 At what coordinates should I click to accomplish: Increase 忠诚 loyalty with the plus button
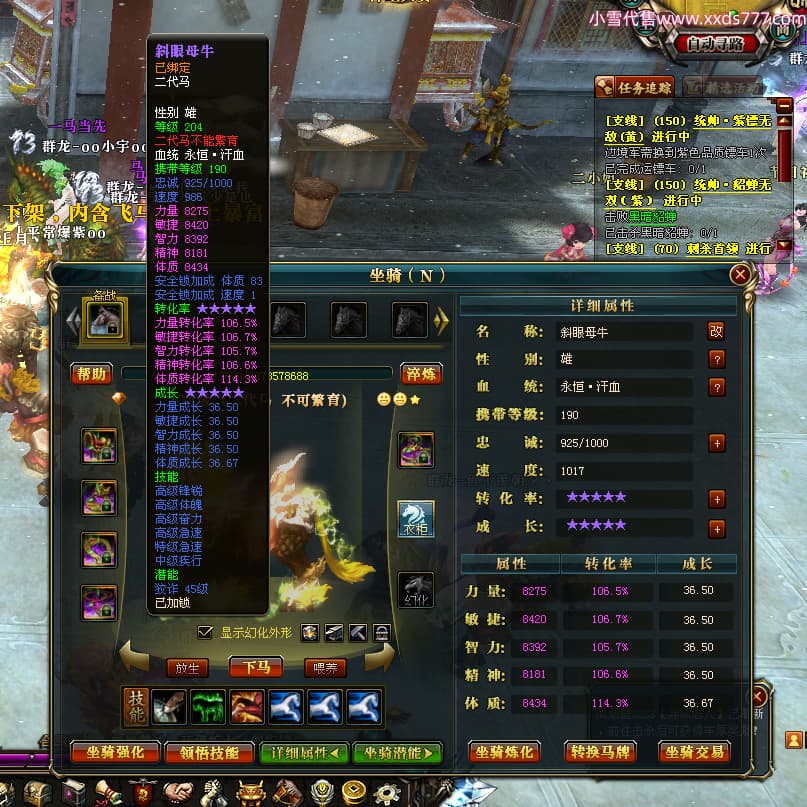[716, 442]
